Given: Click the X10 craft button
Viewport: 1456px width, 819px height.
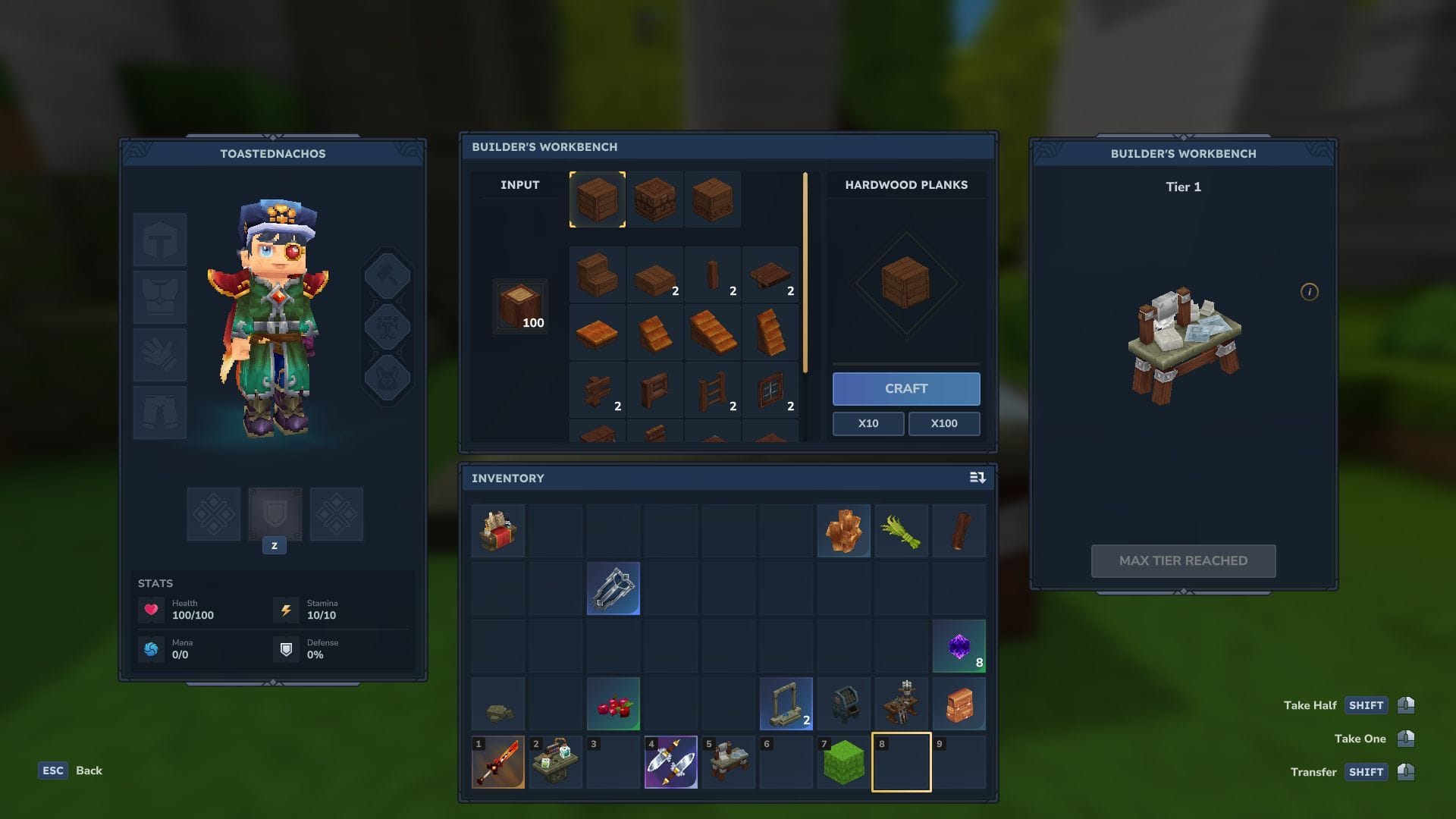Looking at the screenshot, I should pyautogui.click(x=868, y=423).
